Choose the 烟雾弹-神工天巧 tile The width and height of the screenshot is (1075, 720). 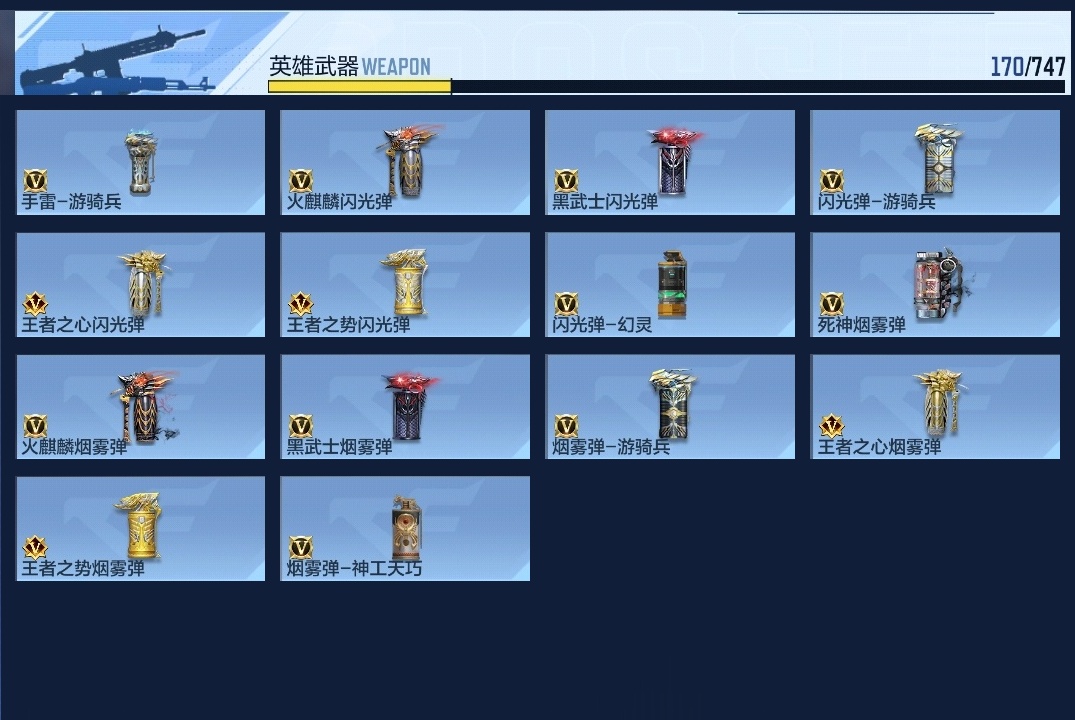click(x=405, y=529)
